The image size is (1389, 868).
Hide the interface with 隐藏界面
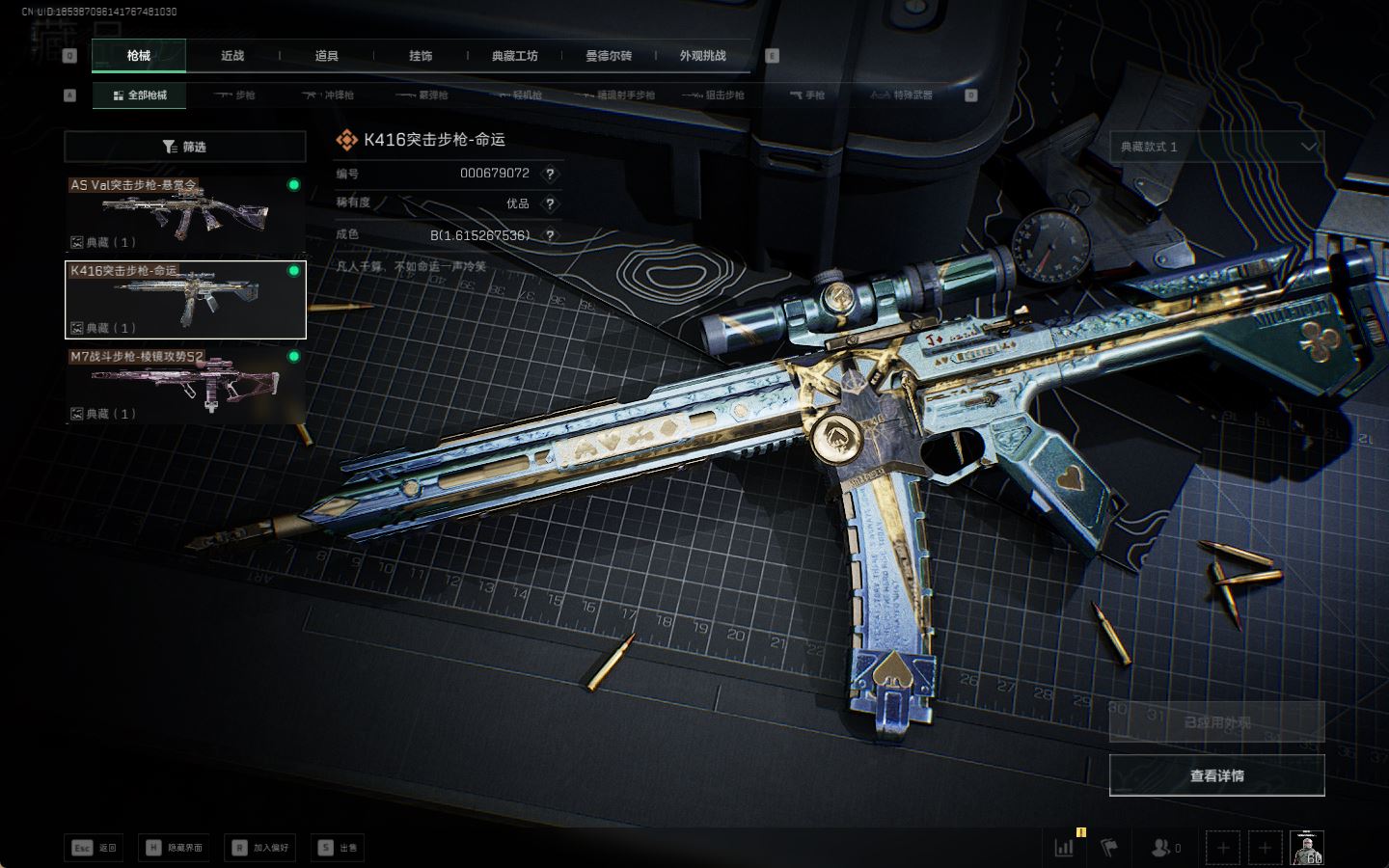[x=175, y=848]
